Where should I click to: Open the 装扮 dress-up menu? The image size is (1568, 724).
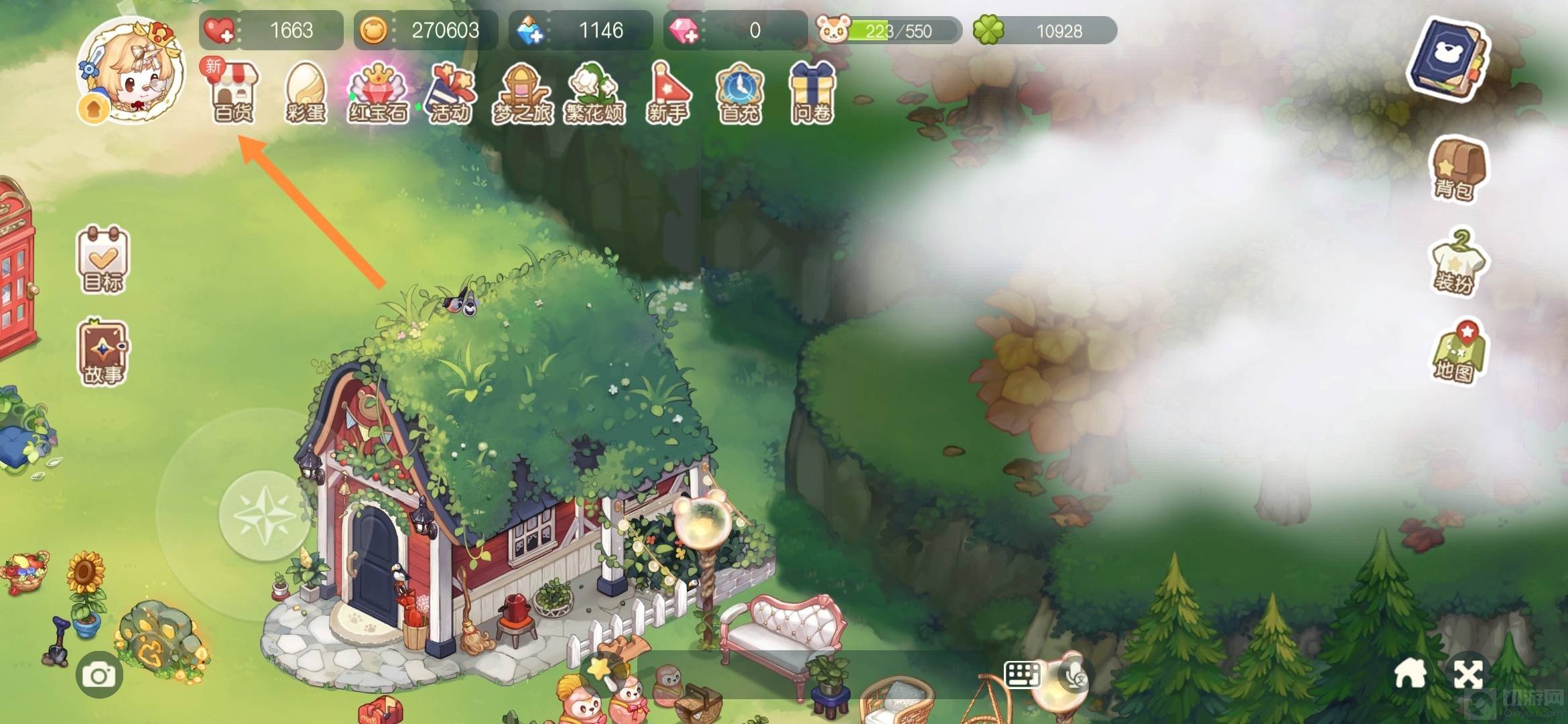pyautogui.click(x=1457, y=263)
